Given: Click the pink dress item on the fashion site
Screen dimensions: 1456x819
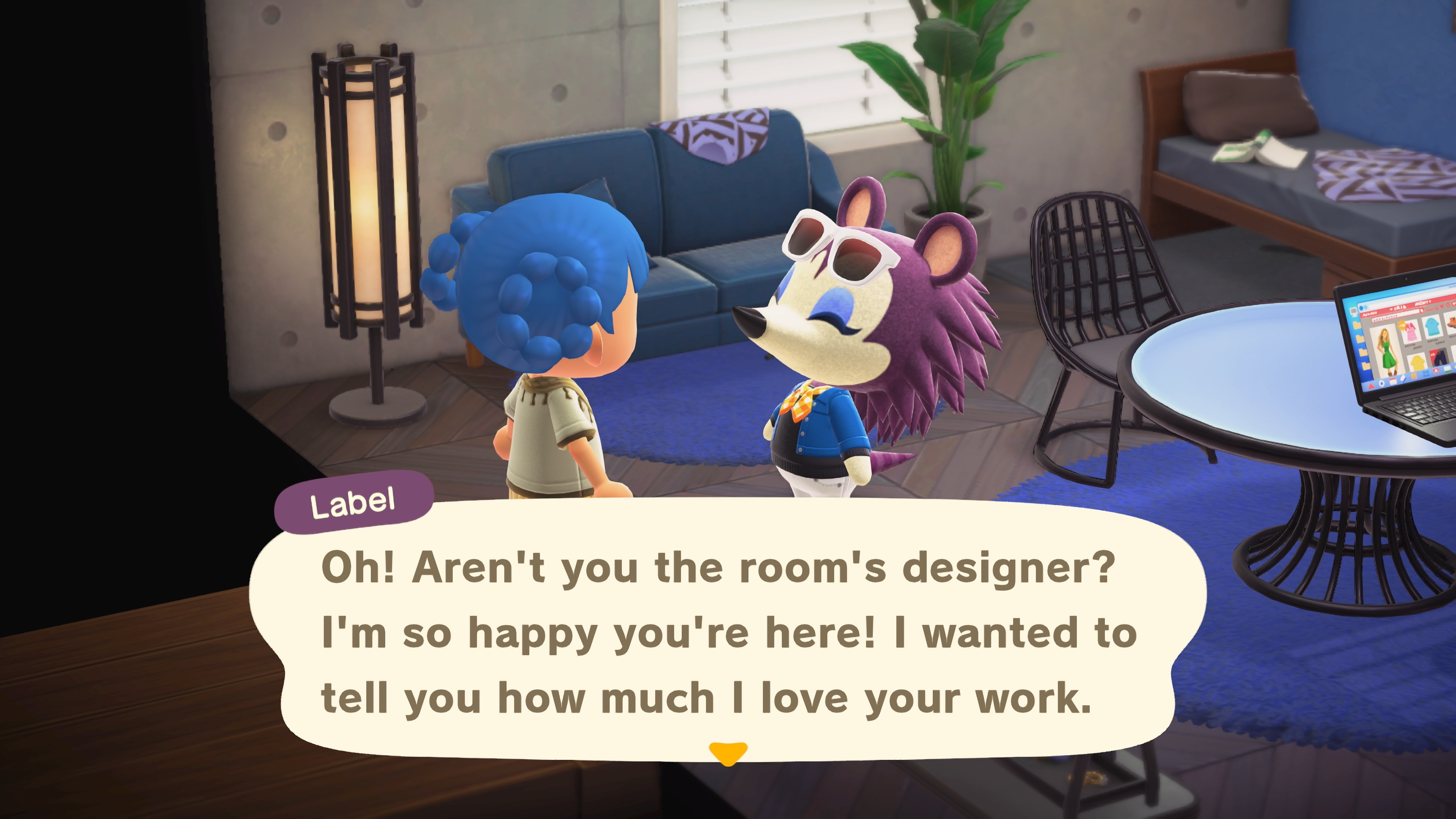Looking at the screenshot, I should pyautogui.click(x=1411, y=333).
